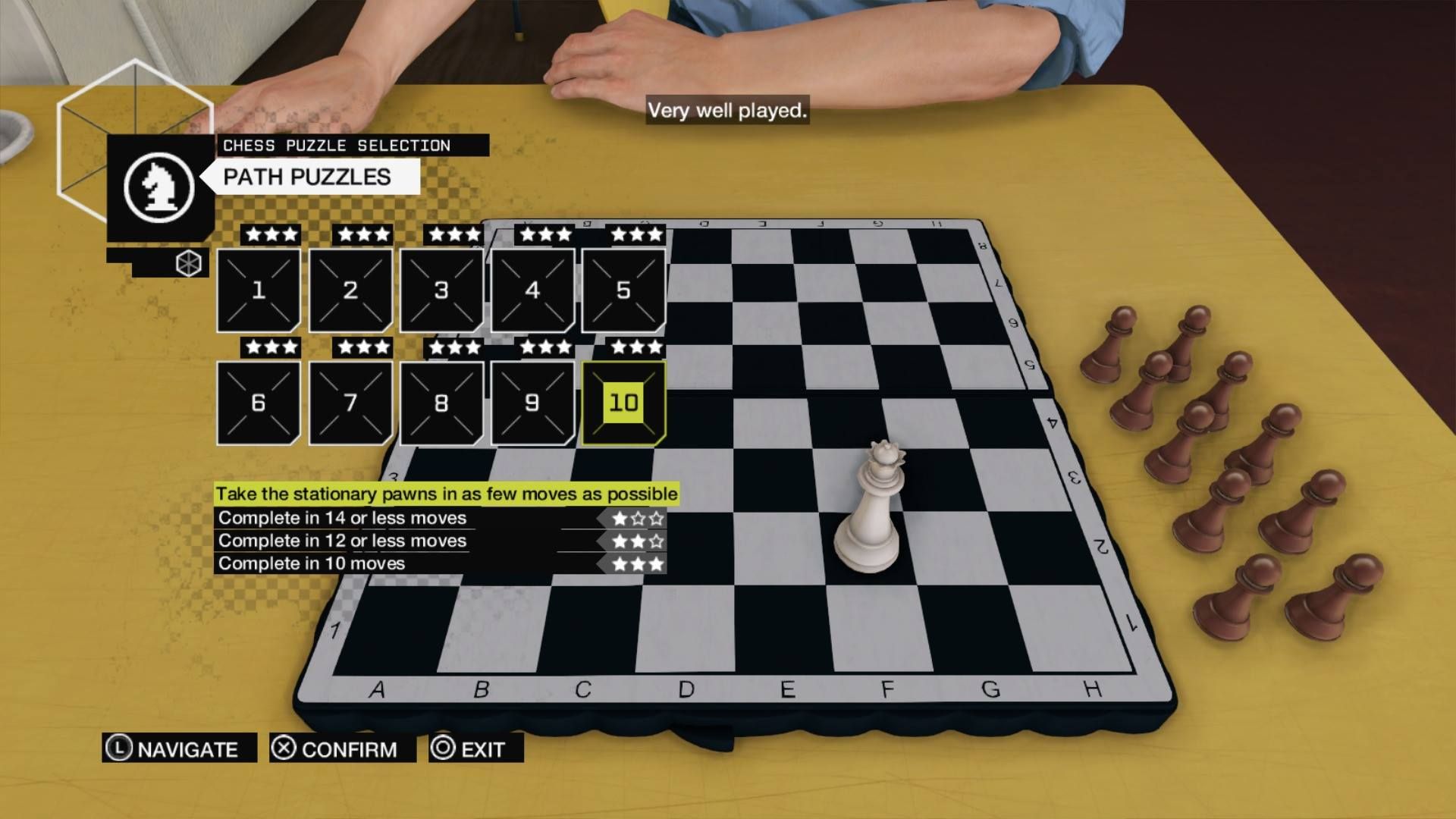The height and width of the screenshot is (819, 1456).
Task: Open path puzzle 3
Action: pyautogui.click(x=441, y=290)
